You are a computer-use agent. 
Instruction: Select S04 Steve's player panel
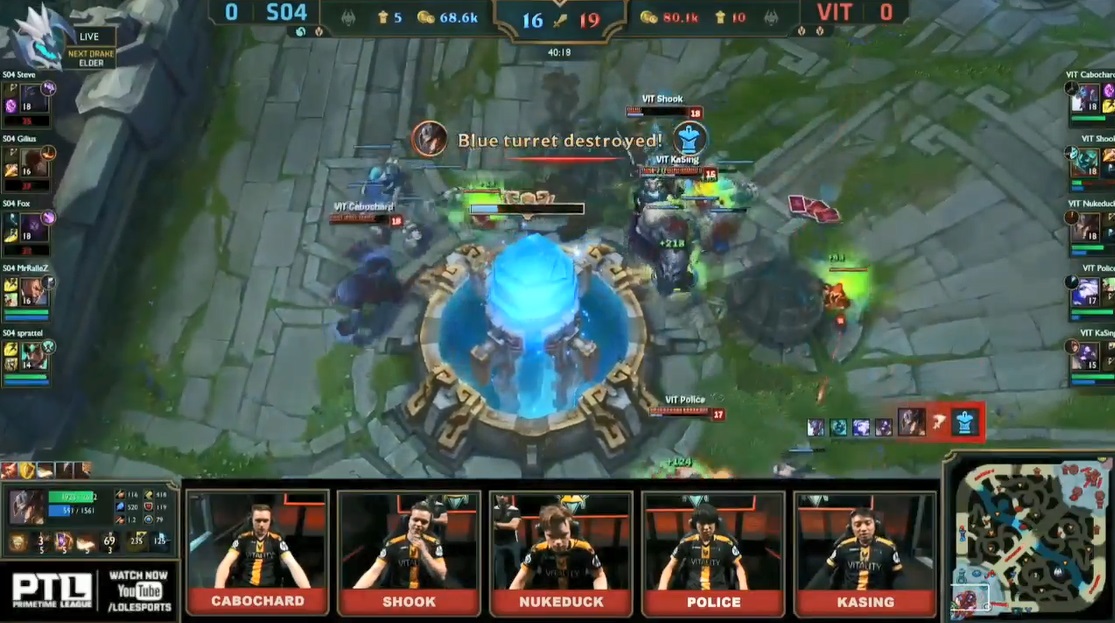(27, 100)
